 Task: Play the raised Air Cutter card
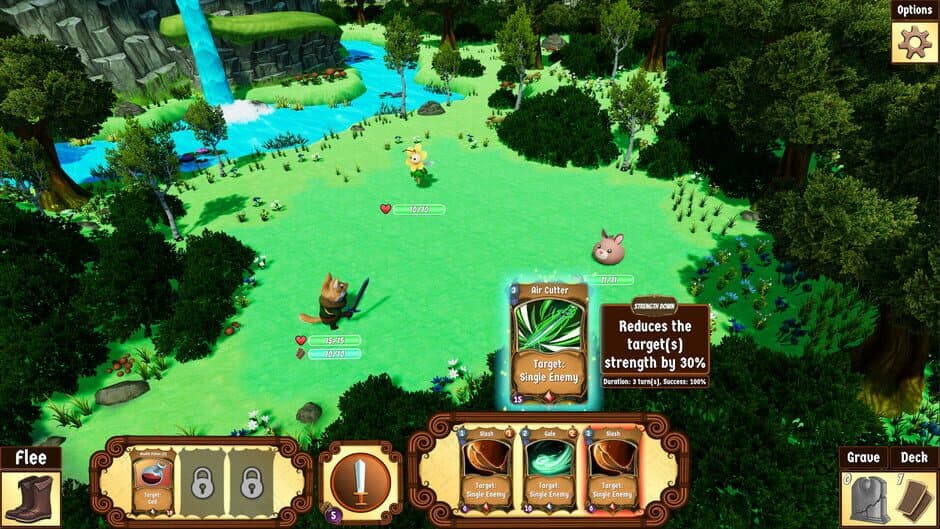(x=549, y=342)
